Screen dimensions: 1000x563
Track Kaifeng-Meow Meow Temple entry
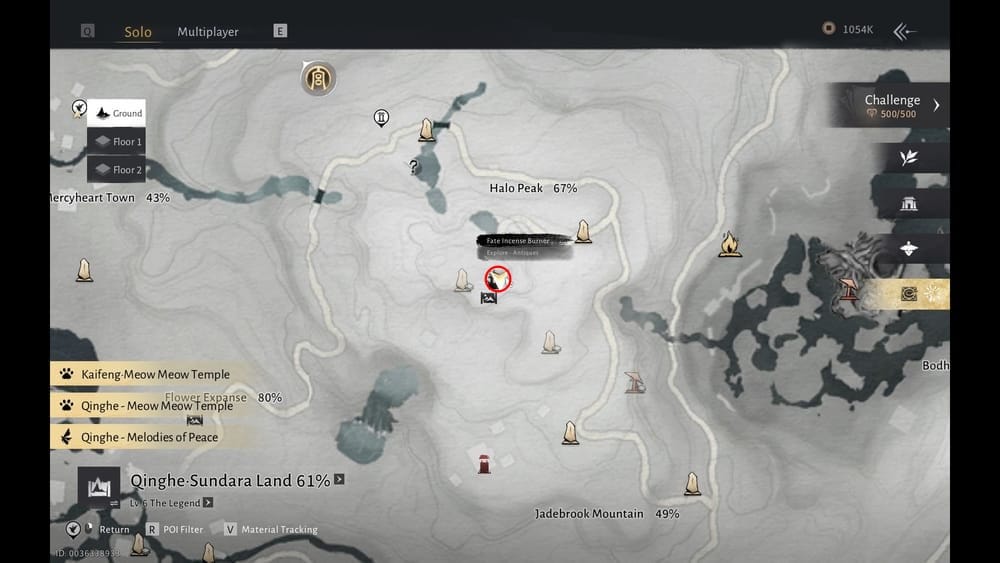click(x=155, y=374)
